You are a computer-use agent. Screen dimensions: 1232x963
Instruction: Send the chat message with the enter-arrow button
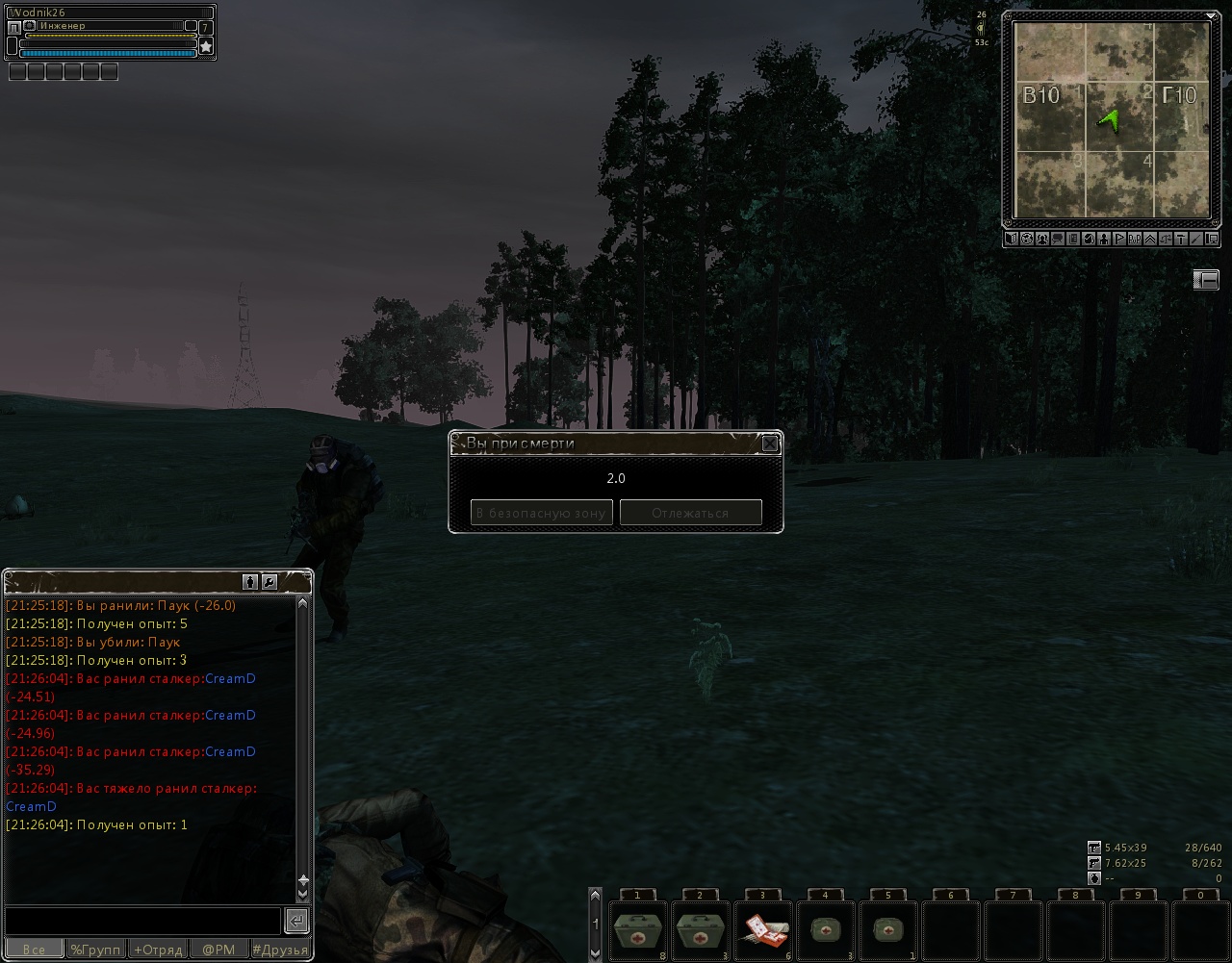pyautogui.click(x=296, y=921)
